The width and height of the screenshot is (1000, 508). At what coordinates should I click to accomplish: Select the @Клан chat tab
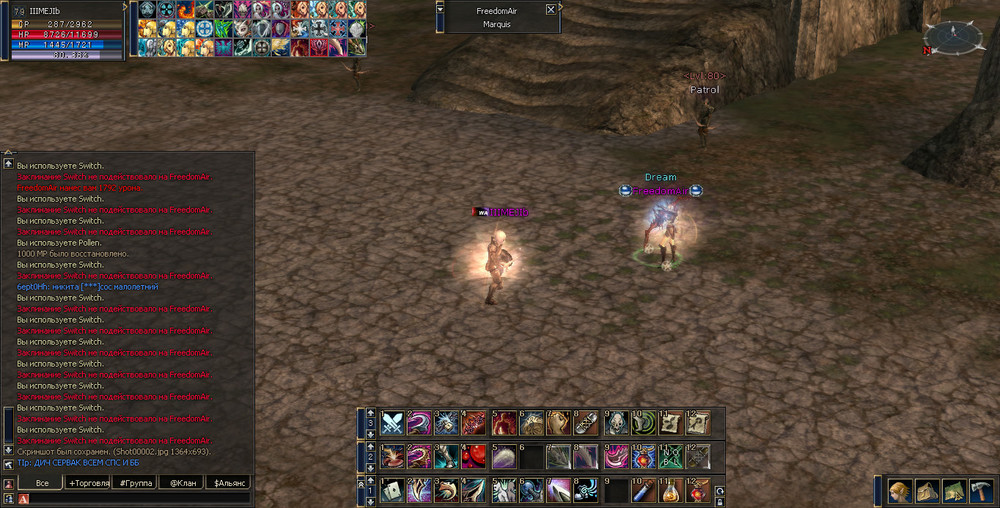coord(181,483)
